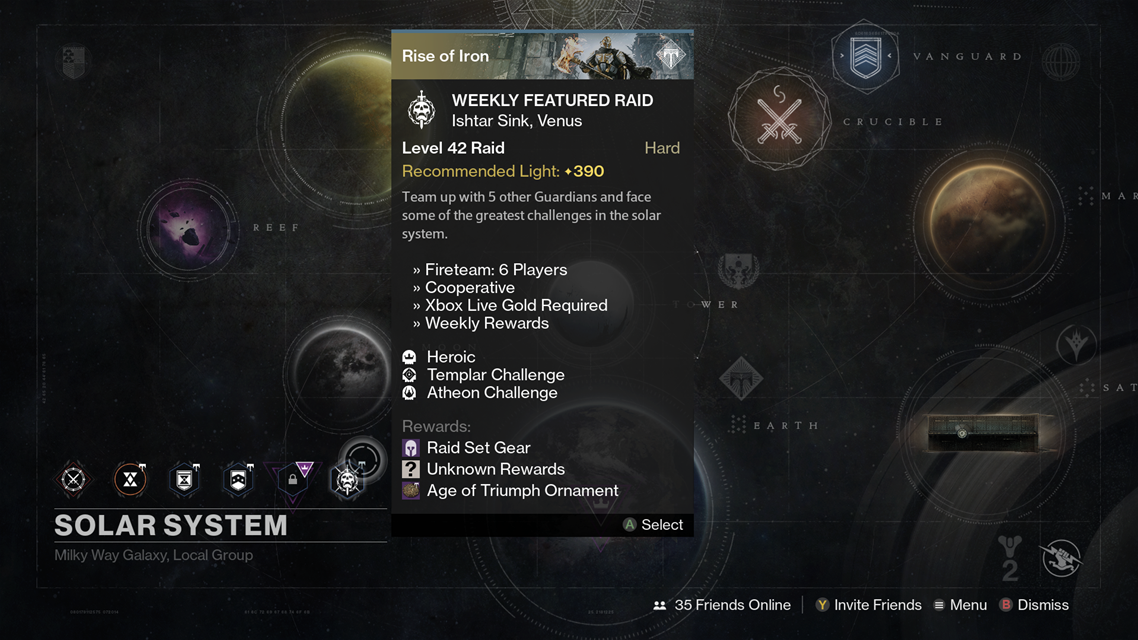This screenshot has width=1138, height=640.
Task: Open the globe icon beside Vanguard
Action: [1060, 62]
